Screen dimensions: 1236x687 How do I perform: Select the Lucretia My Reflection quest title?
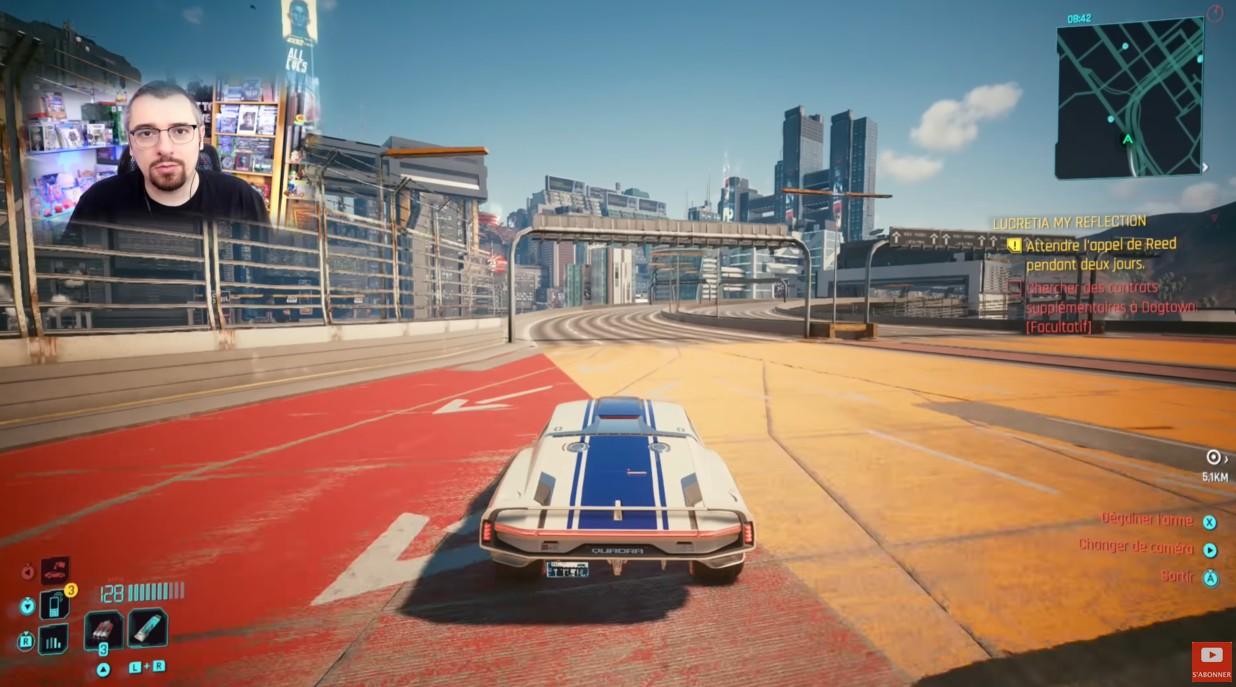coord(1069,222)
